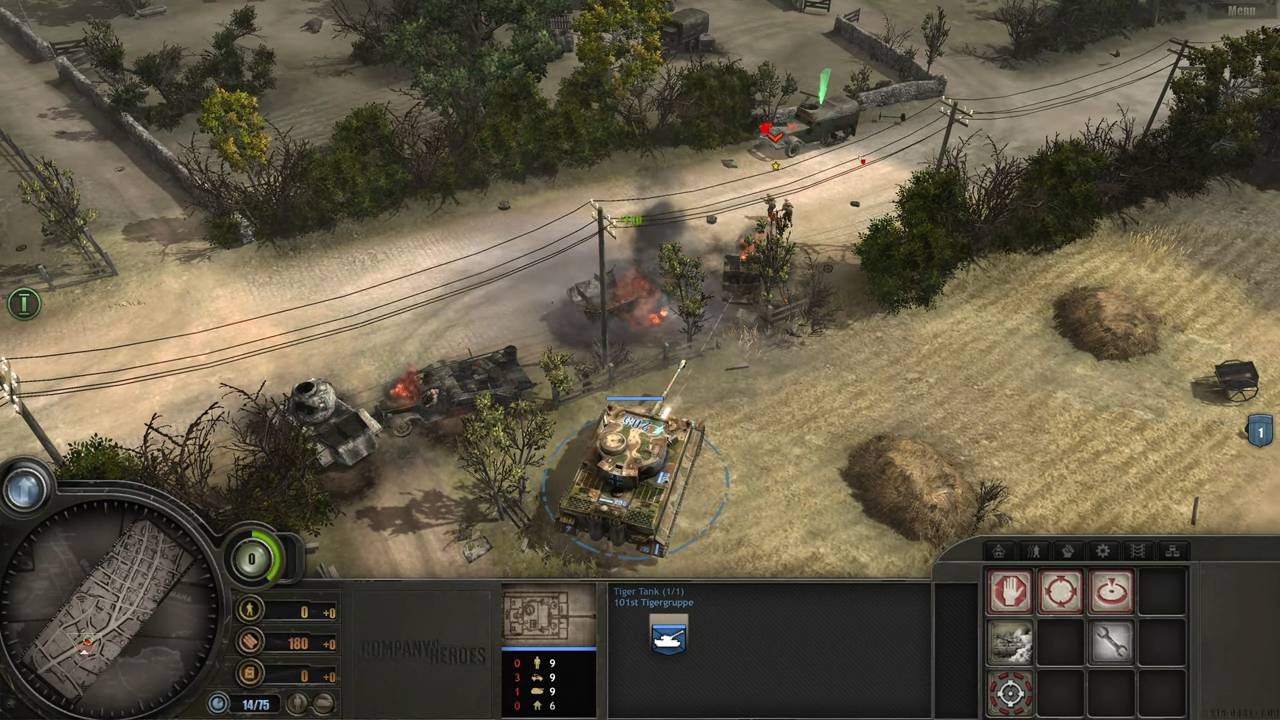
Task: Click the Stop command (red hand)
Action: click(1010, 591)
